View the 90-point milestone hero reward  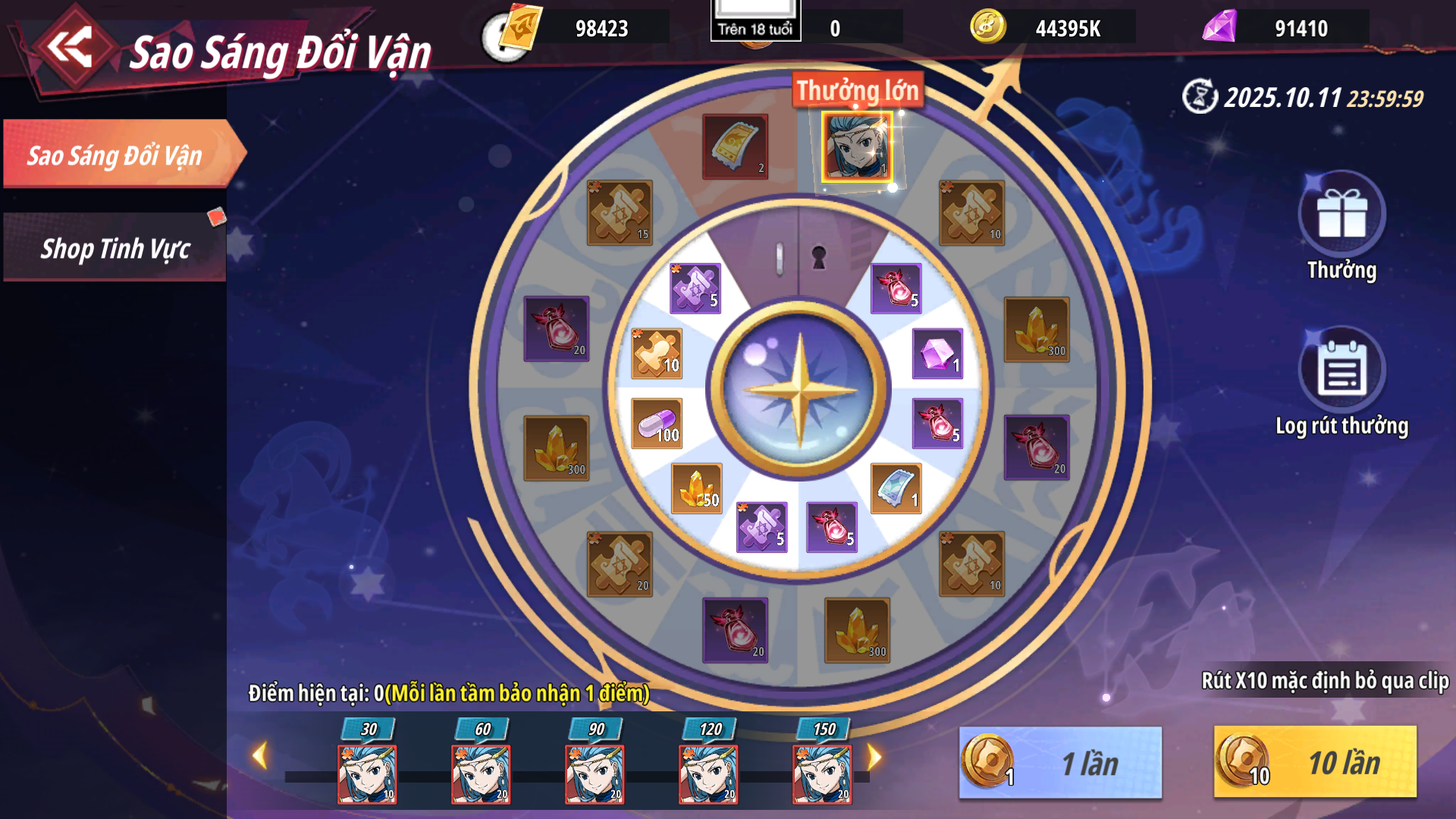595,773
